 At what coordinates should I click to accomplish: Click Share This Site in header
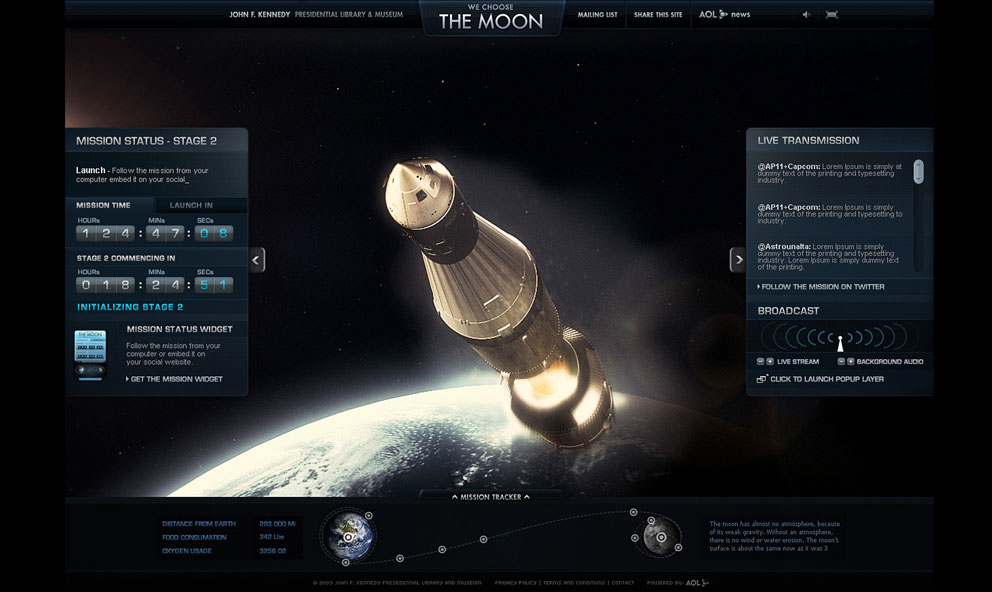pos(658,15)
